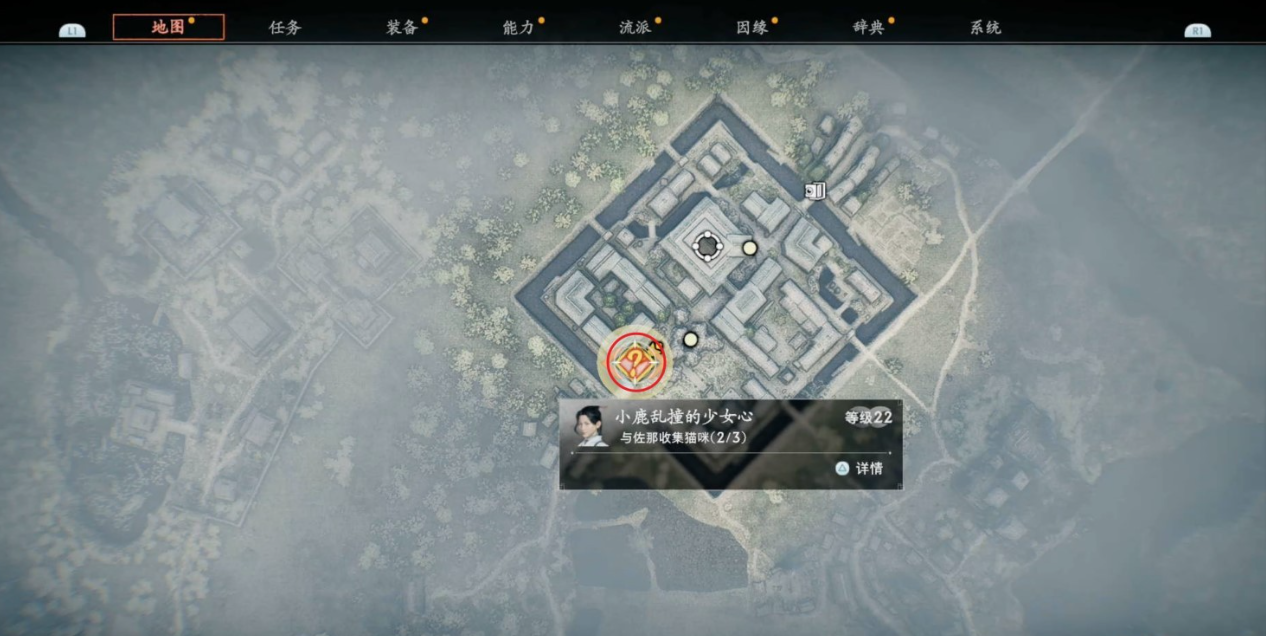Open the 装备 tab
1266x636 pixels.
pos(402,28)
